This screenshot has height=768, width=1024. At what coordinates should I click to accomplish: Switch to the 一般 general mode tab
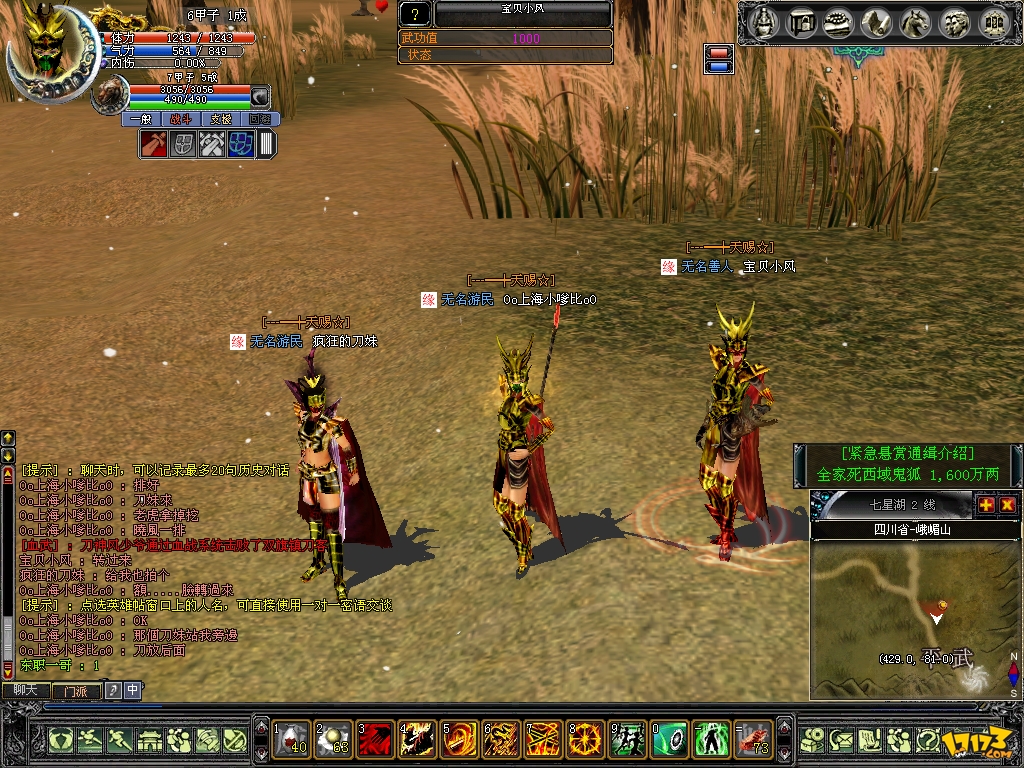(140, 119)
